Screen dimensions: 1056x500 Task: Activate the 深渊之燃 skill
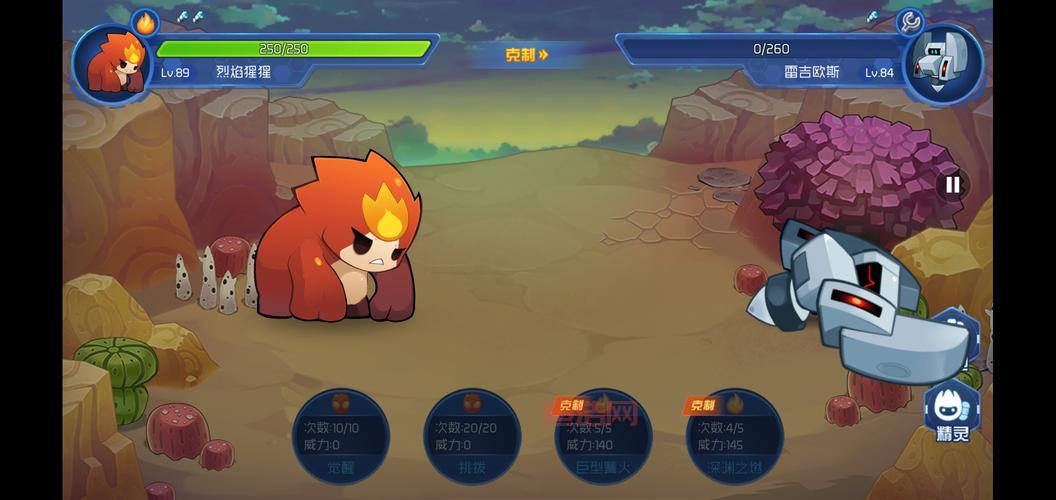(x=735, y=437)
